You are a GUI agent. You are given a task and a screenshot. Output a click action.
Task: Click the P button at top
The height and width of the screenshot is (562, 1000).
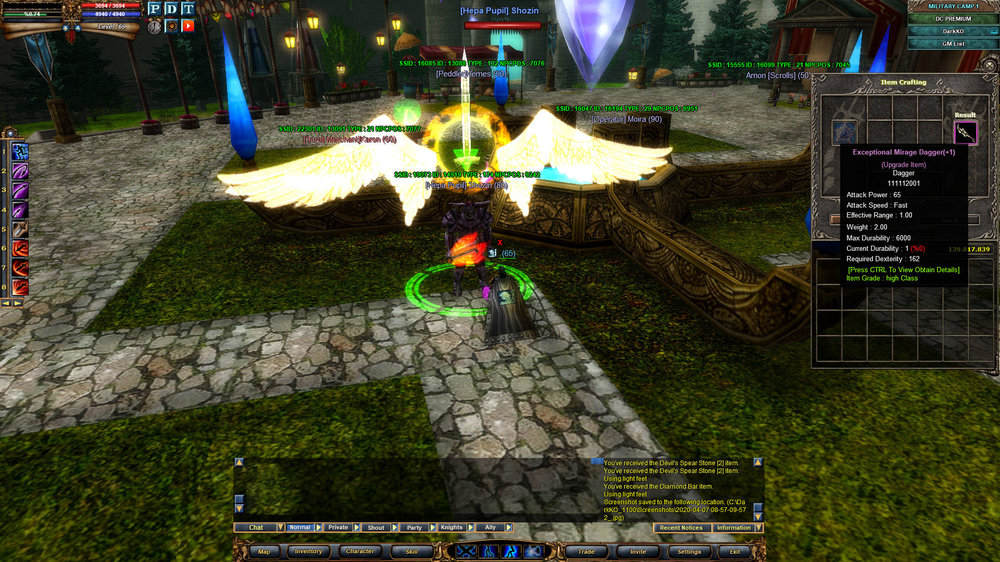tap(155, 9)
